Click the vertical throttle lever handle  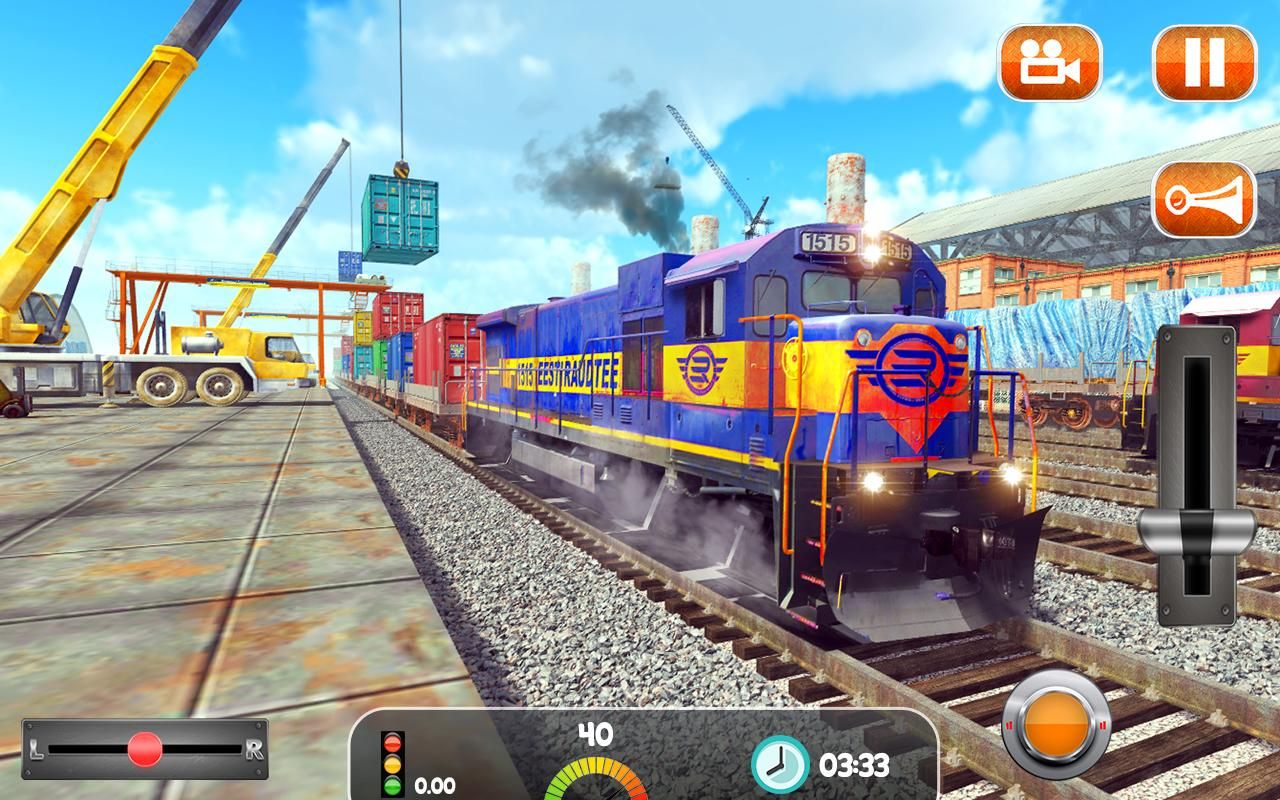[x=1197, y=528]
